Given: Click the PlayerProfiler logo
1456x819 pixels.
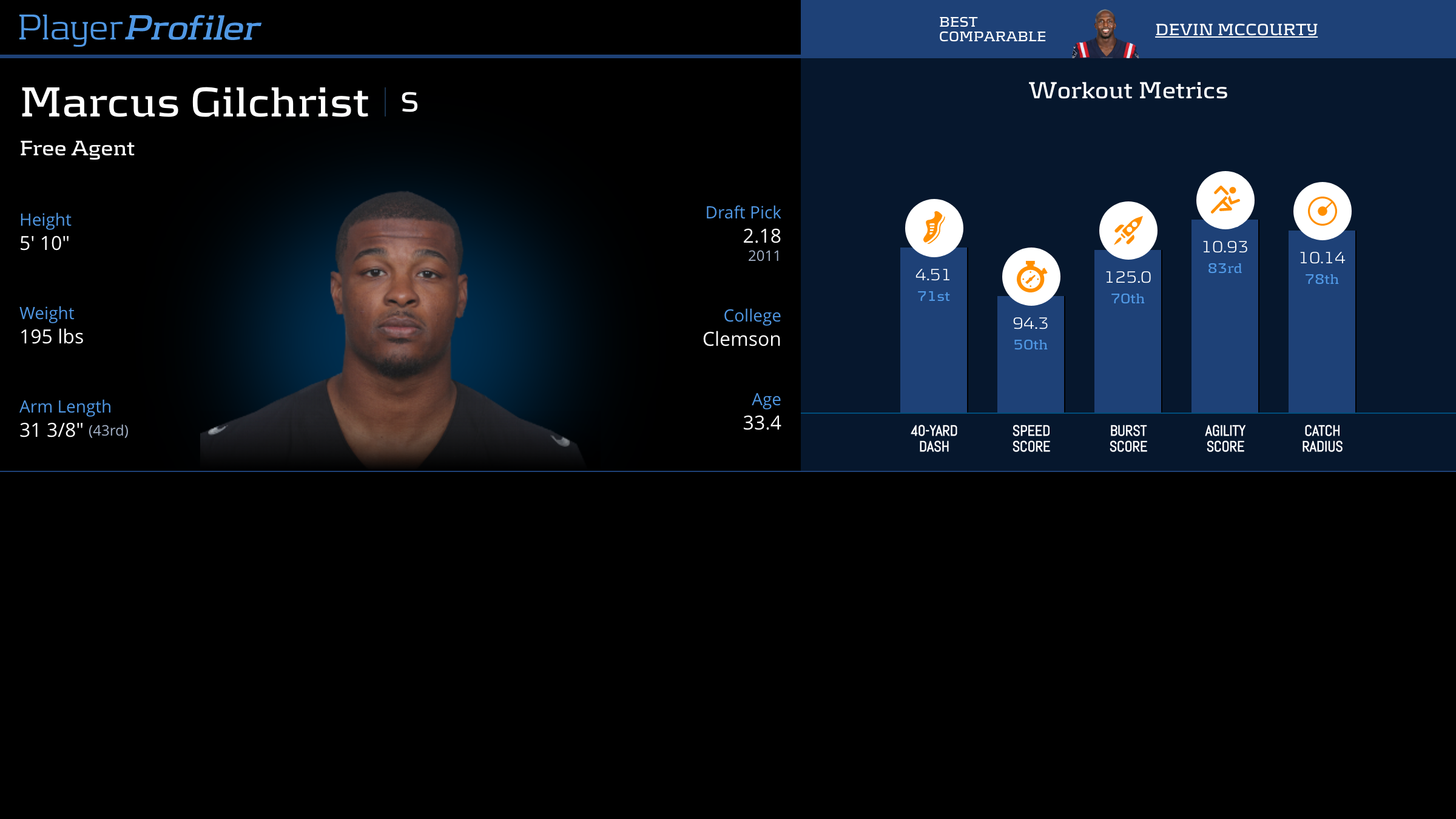Looking at the screenshot, I should pos(140,29).
